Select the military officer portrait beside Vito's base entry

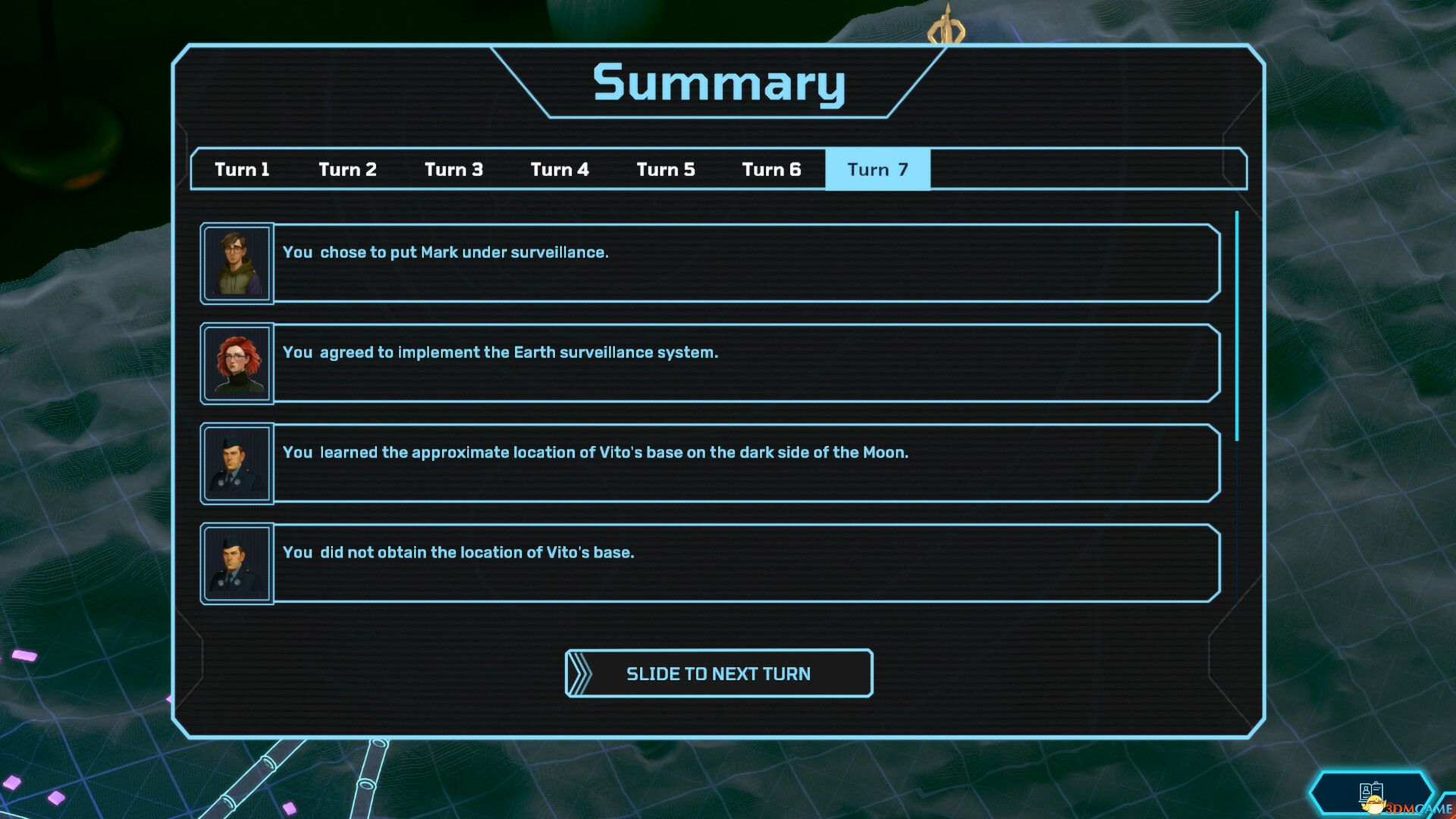point(236,463)
